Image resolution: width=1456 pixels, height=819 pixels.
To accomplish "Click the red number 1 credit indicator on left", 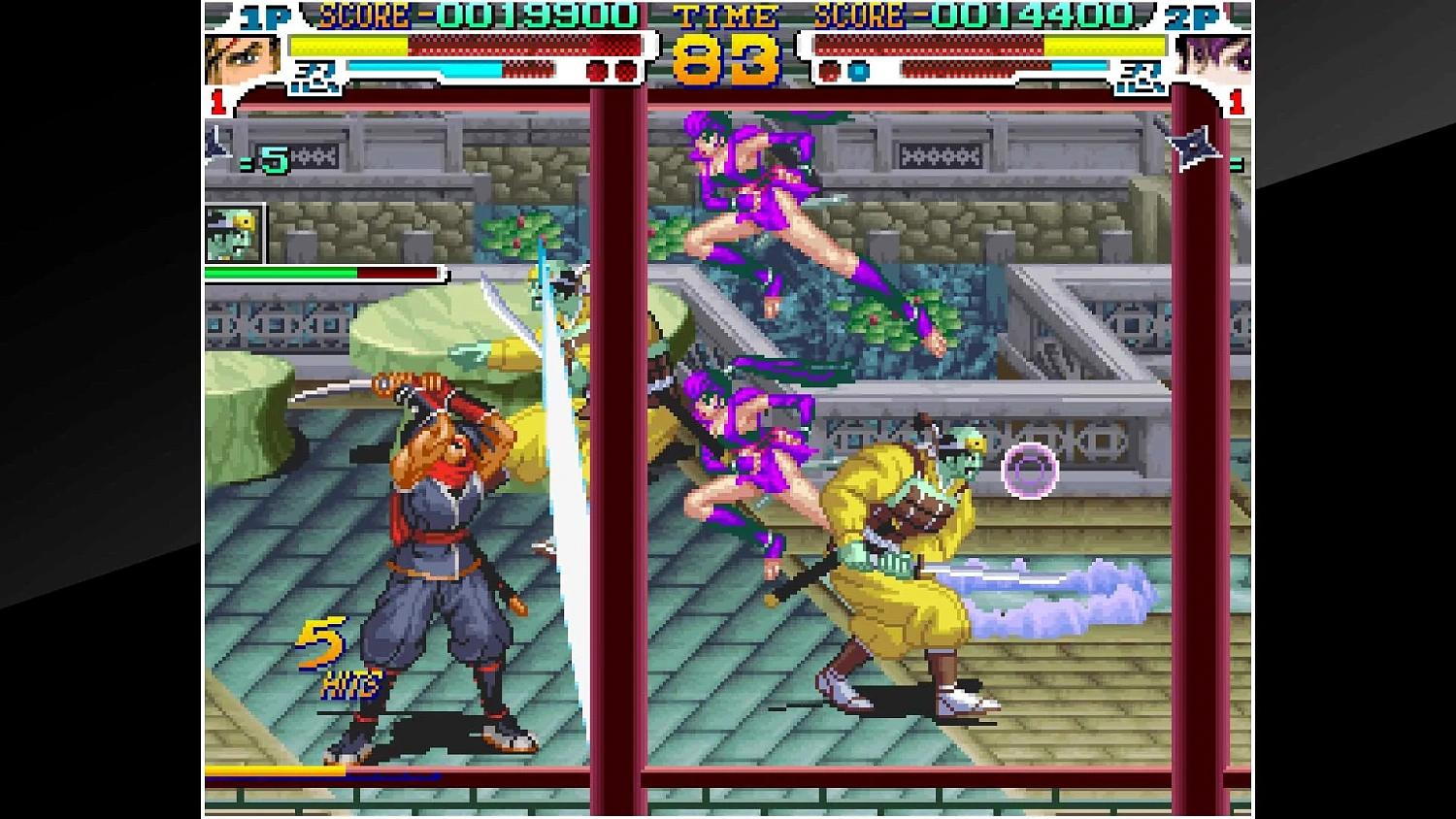I will (x=219, y=100).
